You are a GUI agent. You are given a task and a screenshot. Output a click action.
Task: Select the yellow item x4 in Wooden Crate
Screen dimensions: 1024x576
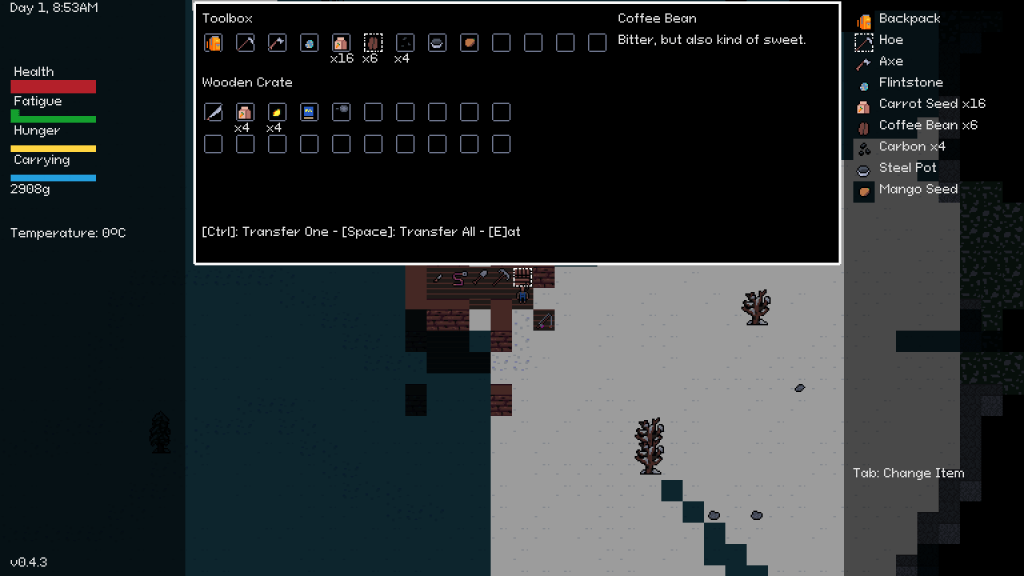(x=277, y=112)
